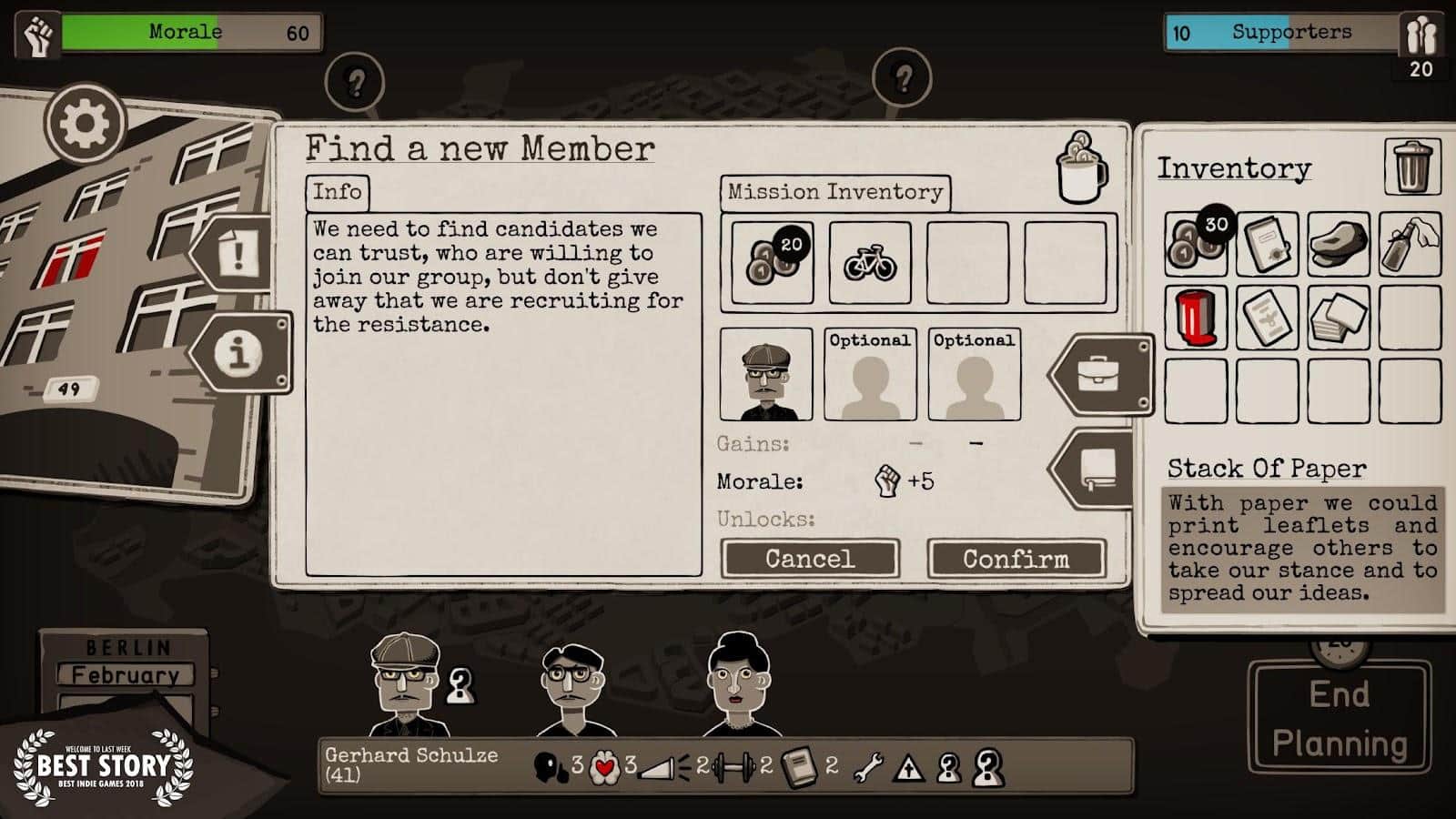Pick the Molotov bottle inventory item
The image size is (1456, 819).
coord(1409,244)
